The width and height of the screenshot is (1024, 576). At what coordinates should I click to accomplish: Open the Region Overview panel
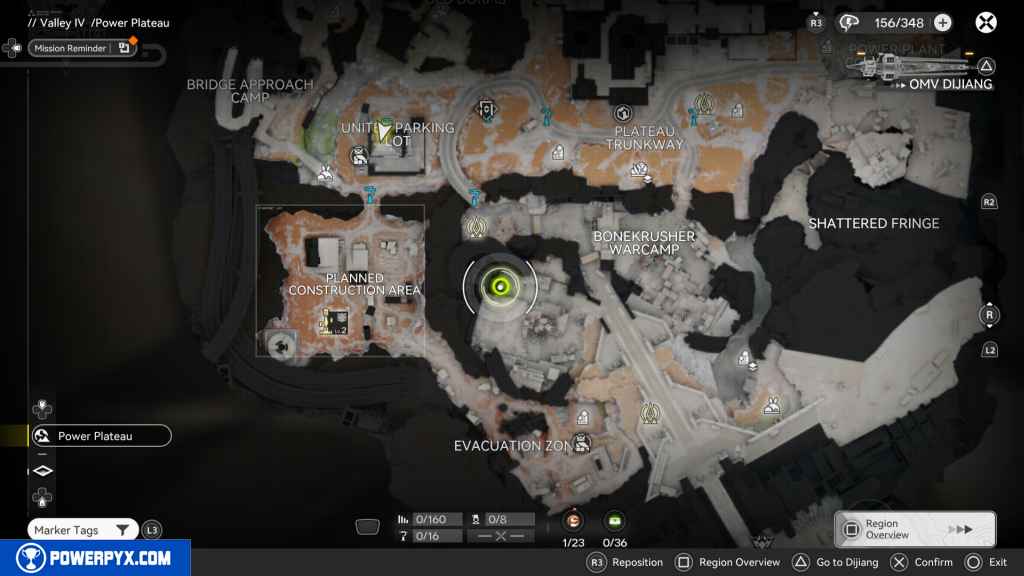point(915,529)
